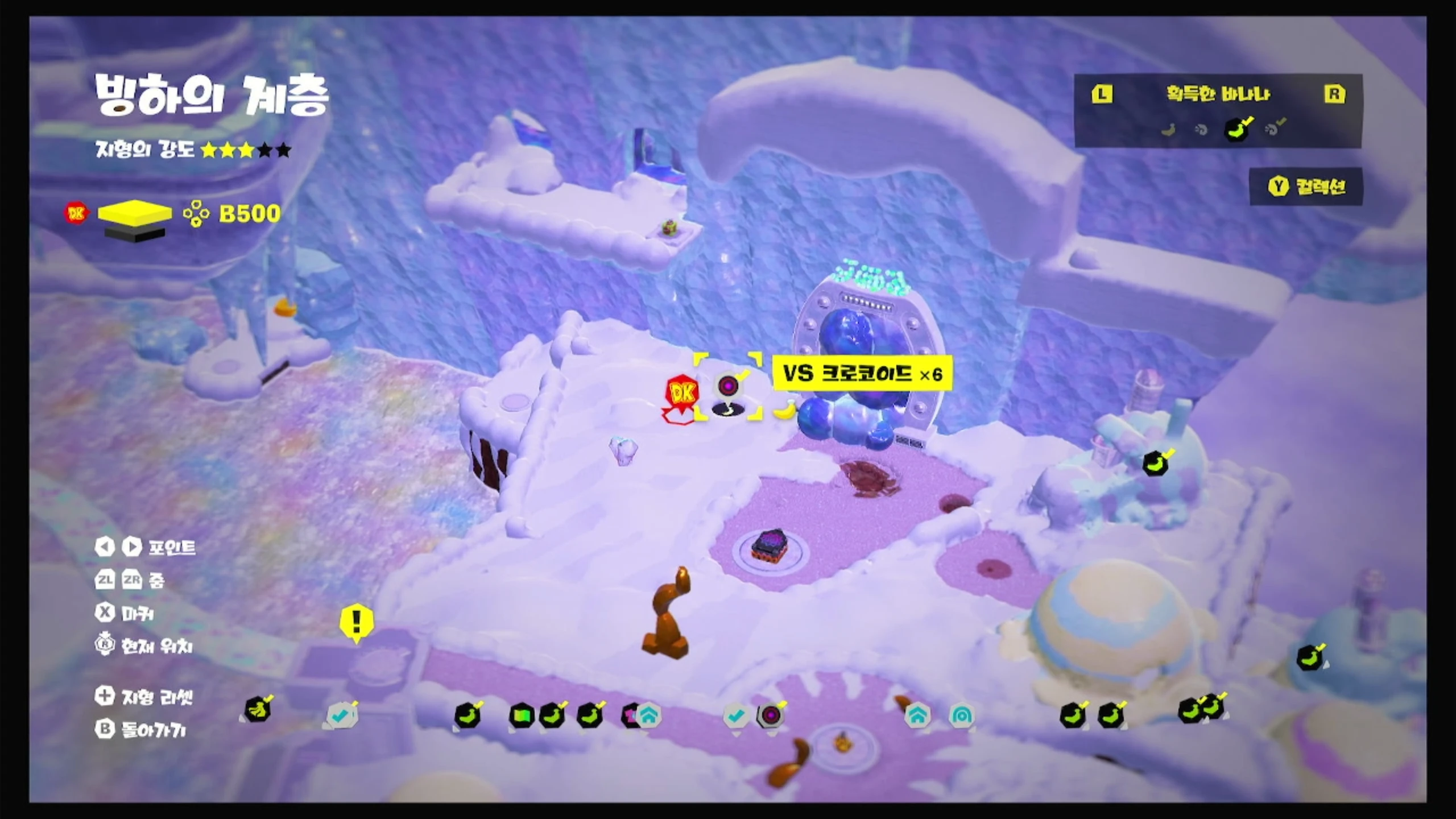Switch to the dim plain banana filter
Screen dimensions: 1456x819
click(x=1168, y=130)
